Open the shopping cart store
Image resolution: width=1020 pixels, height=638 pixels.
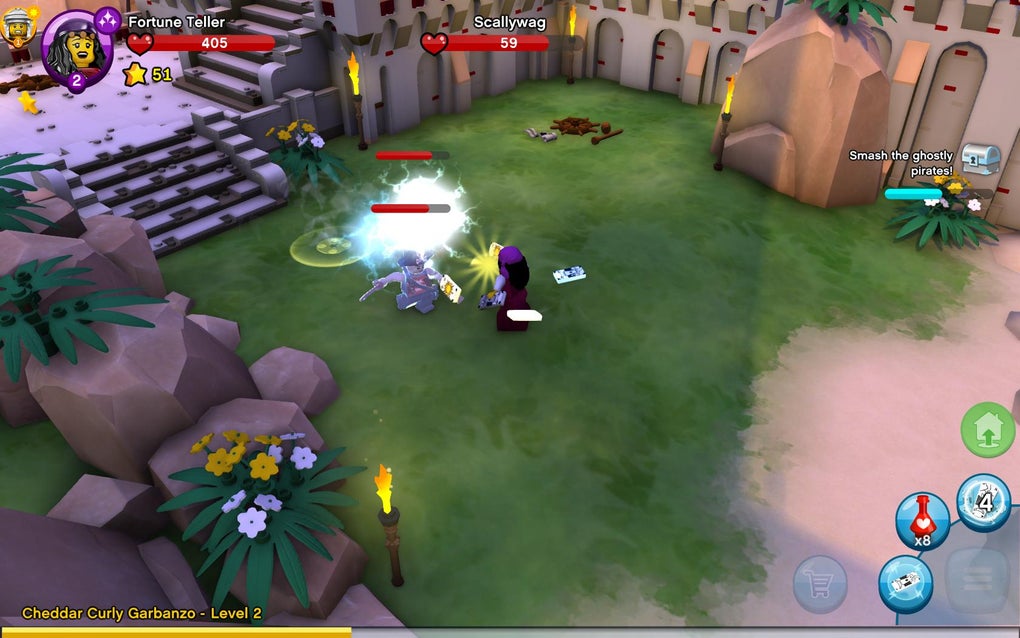pos(820,583)
